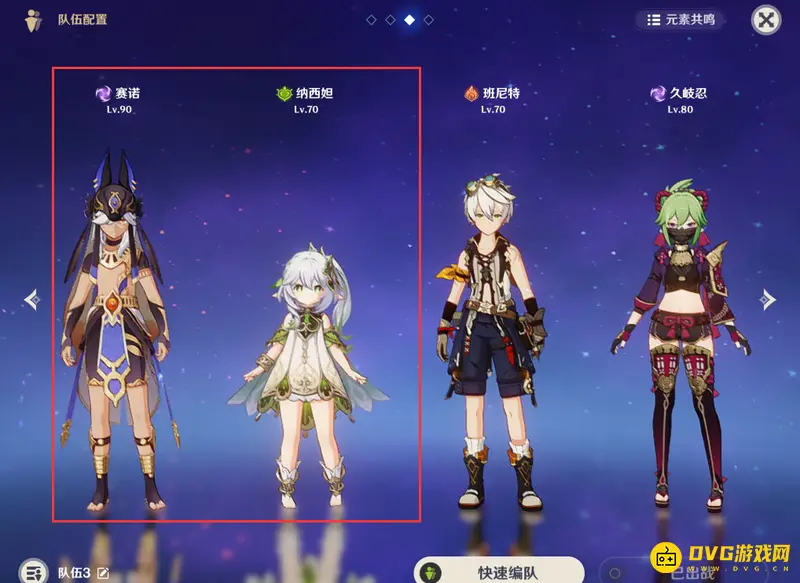Open the team list icon beside 队伍3
800x583 pixels.
point(34,571)
